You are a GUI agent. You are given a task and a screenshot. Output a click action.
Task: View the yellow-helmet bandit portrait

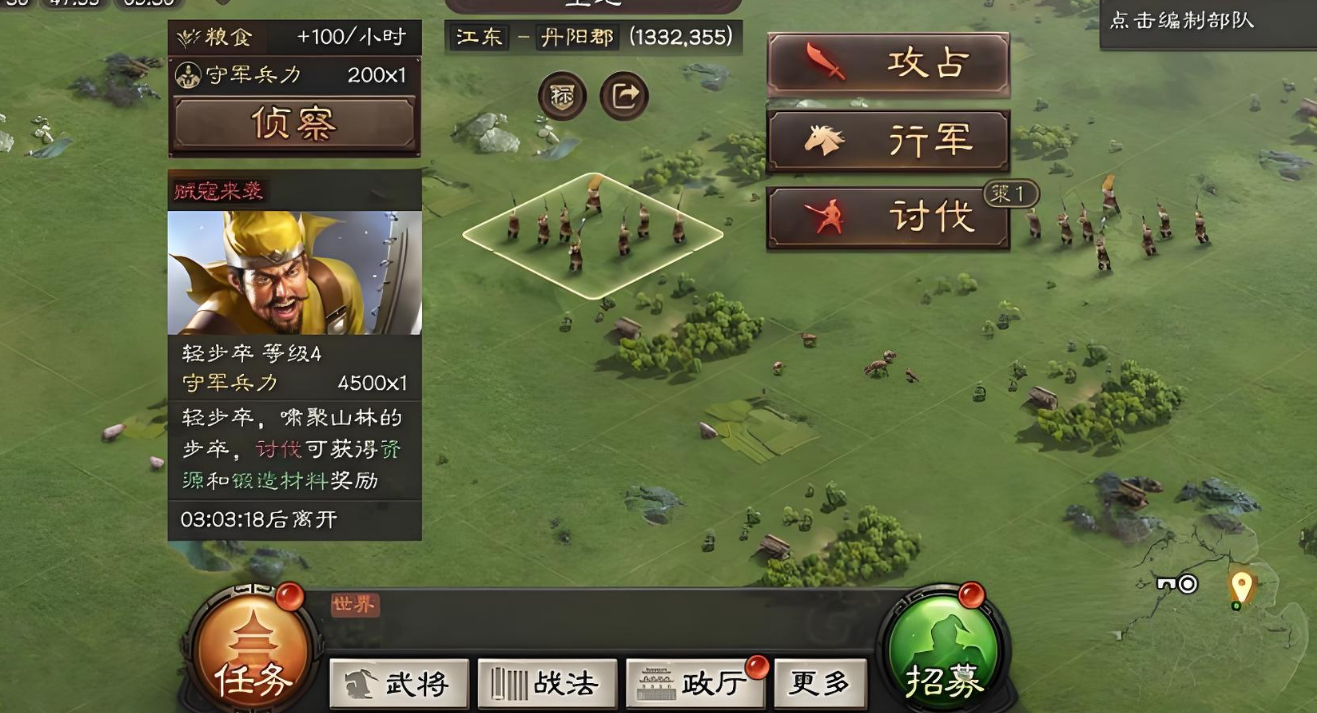[294, 272]
